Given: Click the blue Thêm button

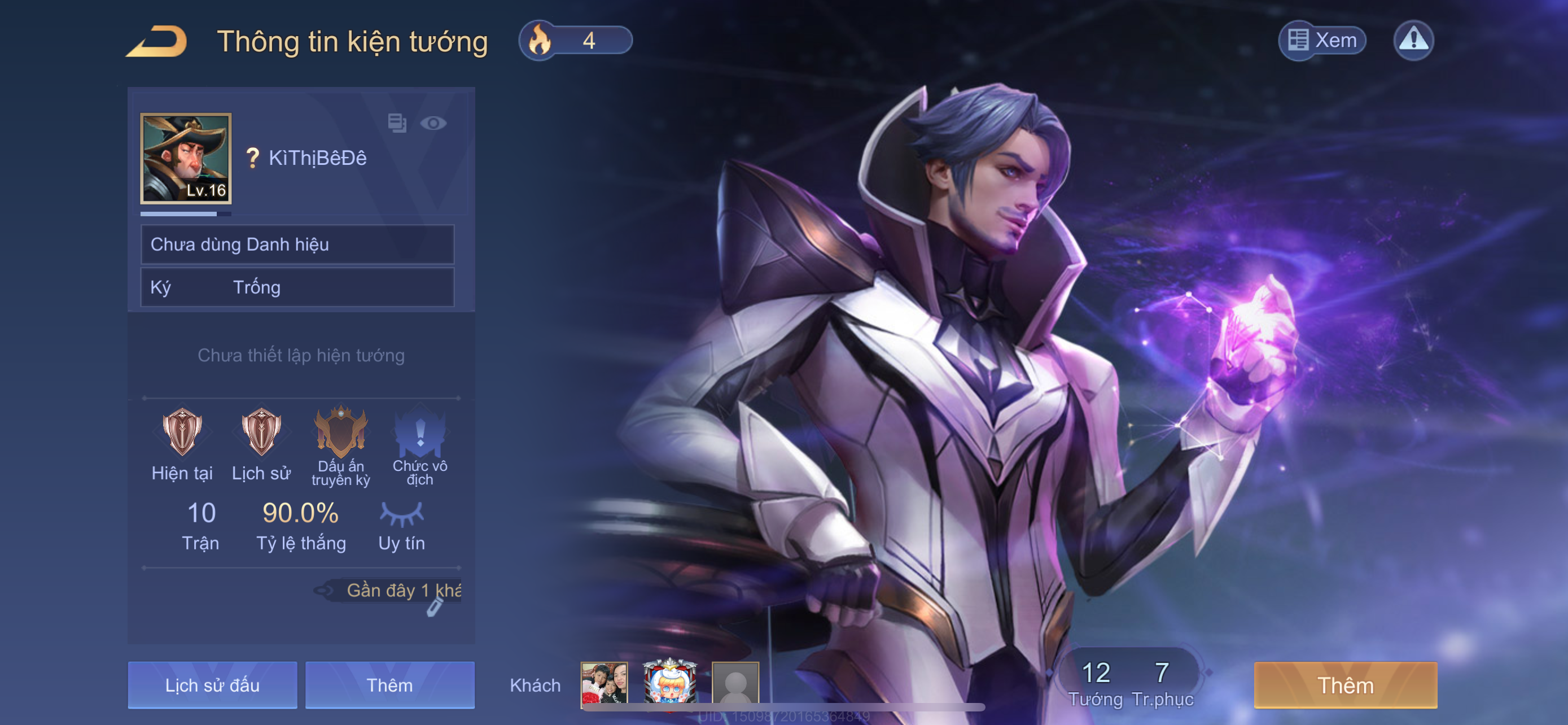Looking at the screenshot, I should click(x=389, y=685).
